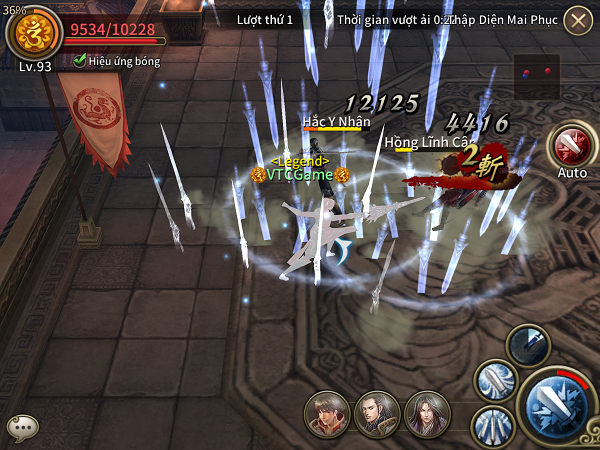Toggle Auto battle mode

tap(571, 145)
